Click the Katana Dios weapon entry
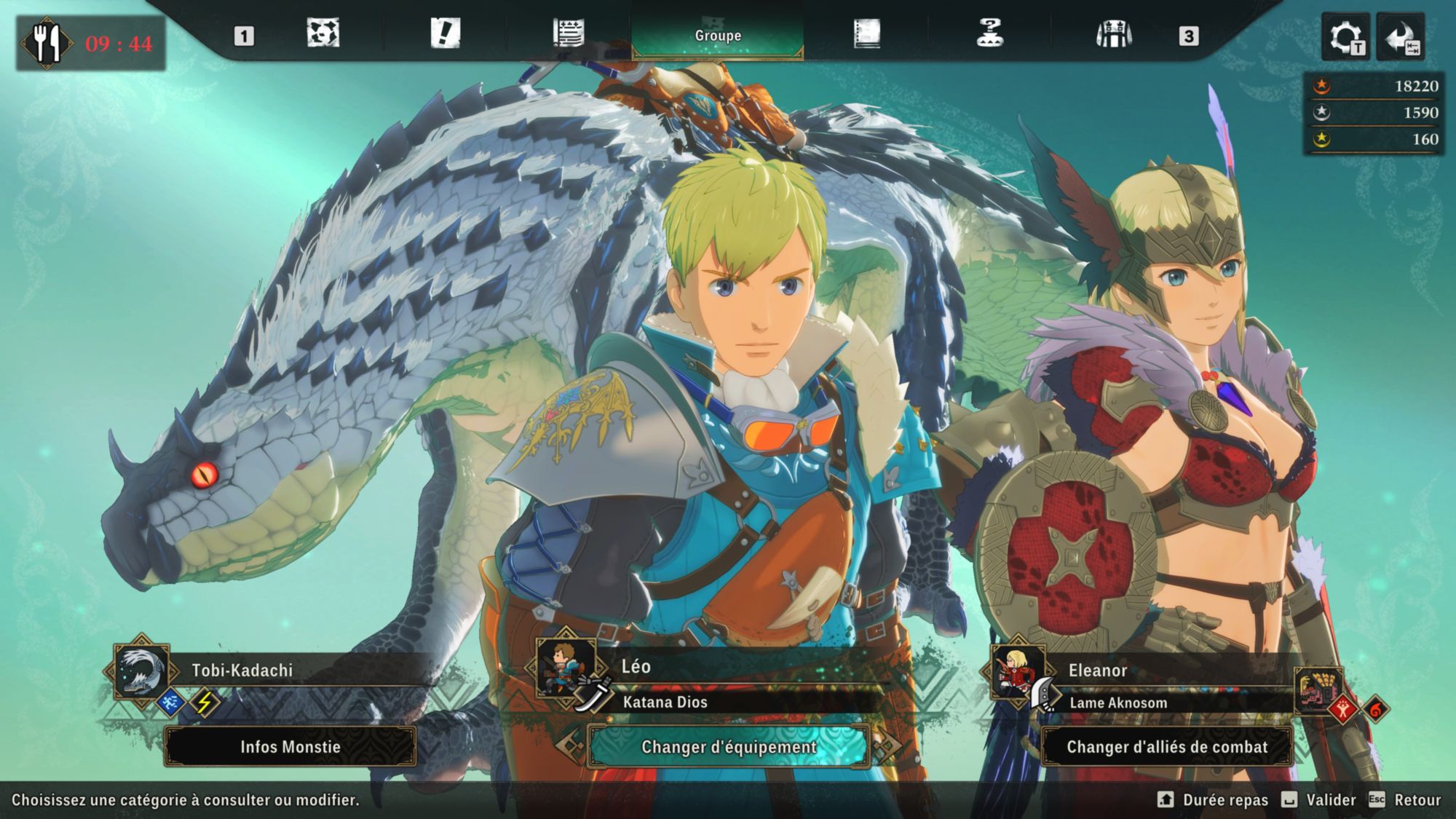The width and height of the screenshot is (1456, 819). click(x=665, y=703)
